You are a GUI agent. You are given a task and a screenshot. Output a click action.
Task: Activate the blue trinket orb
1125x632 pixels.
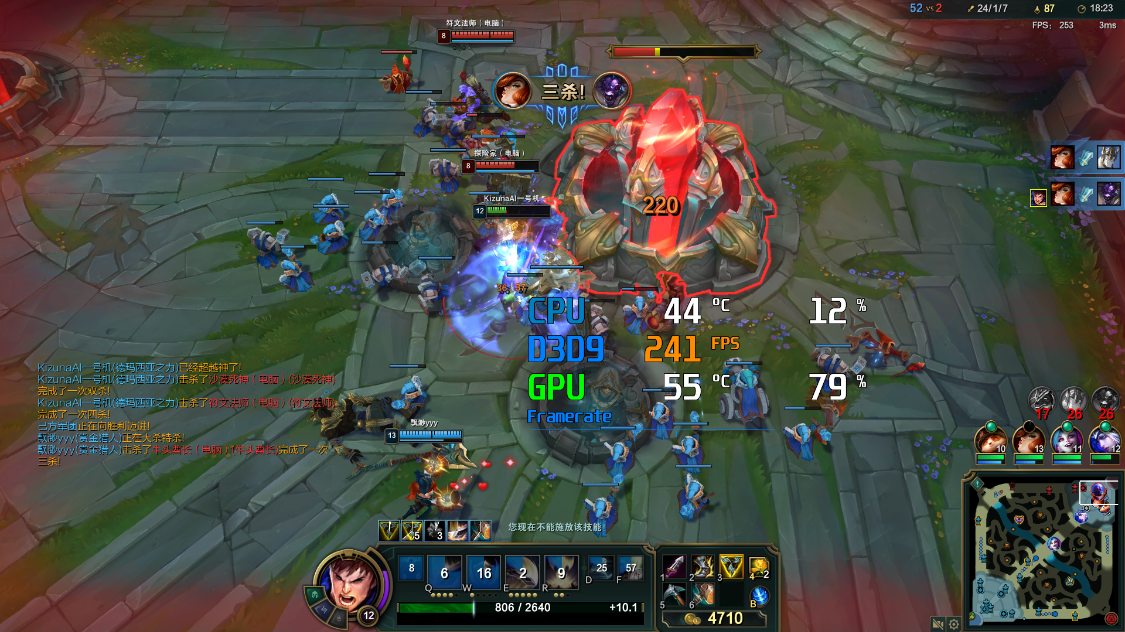click(759, 596)
